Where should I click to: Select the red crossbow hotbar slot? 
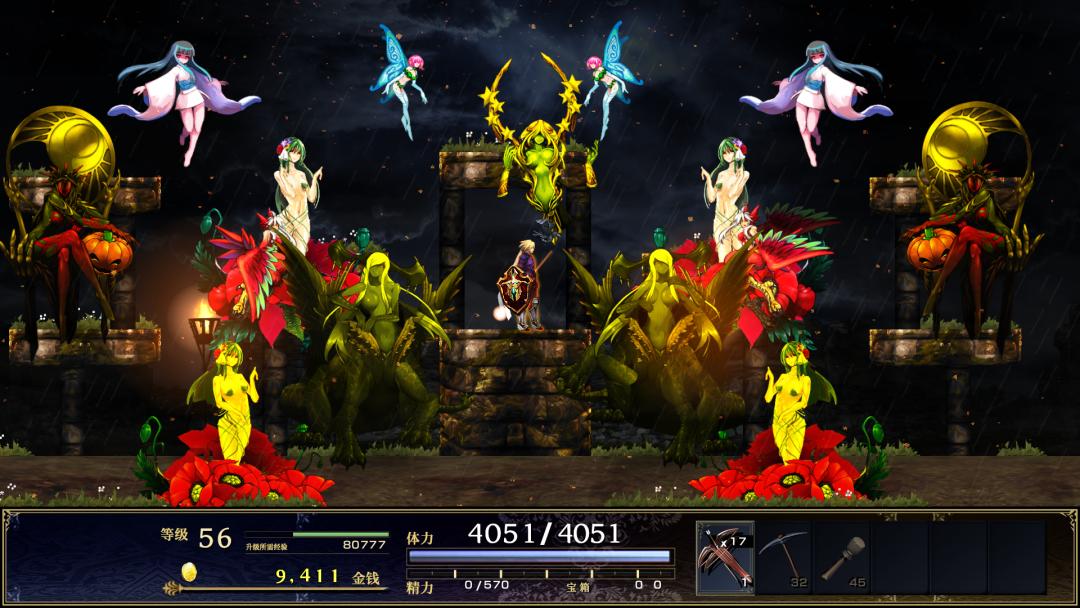tap(725, 557)
